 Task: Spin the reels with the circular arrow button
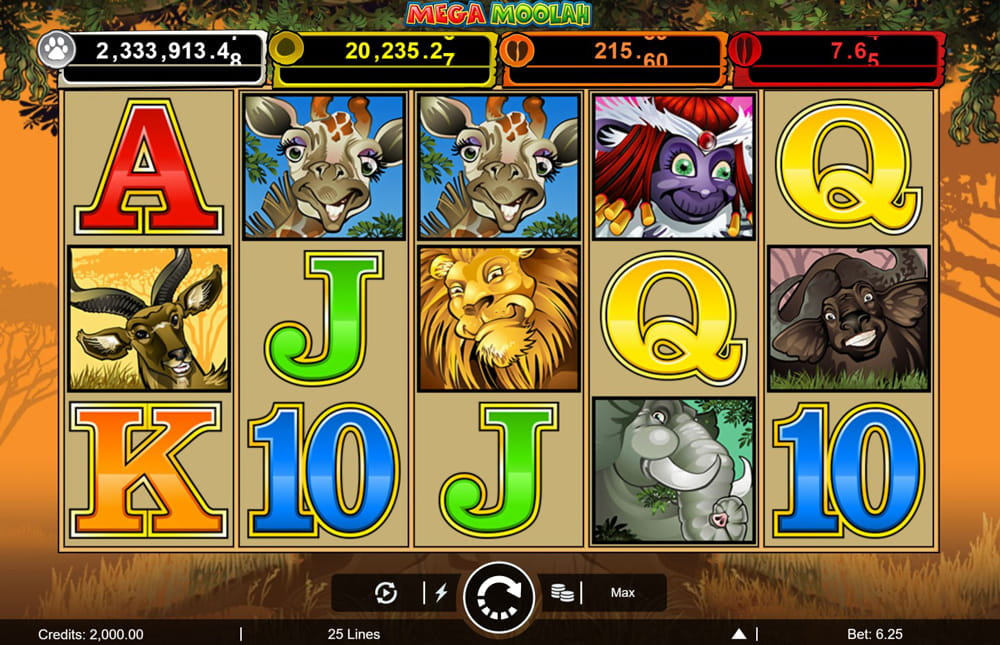pyautogui.click(x=499, y=594)
